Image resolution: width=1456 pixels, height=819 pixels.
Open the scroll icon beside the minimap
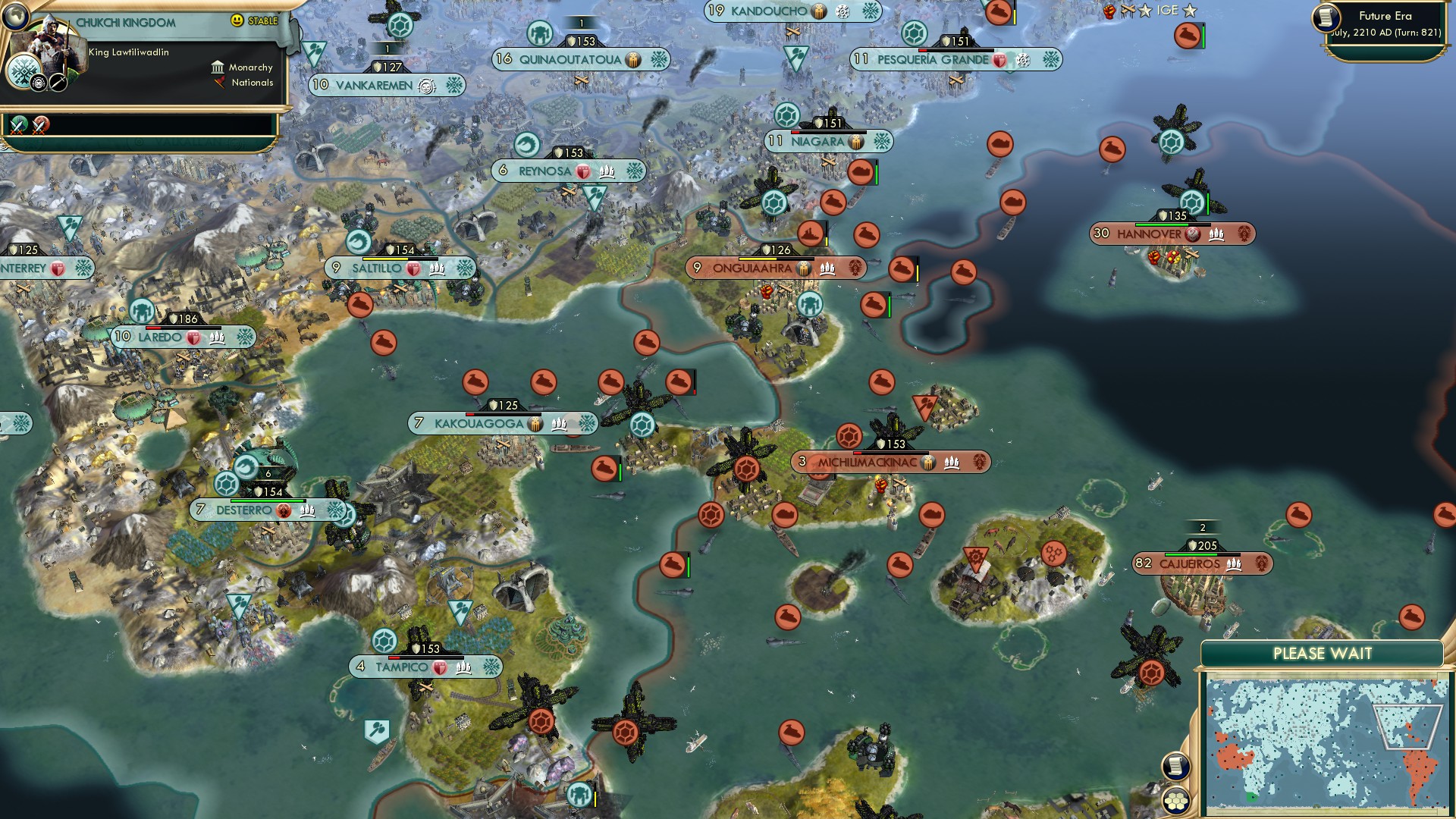coord(1175,766)
